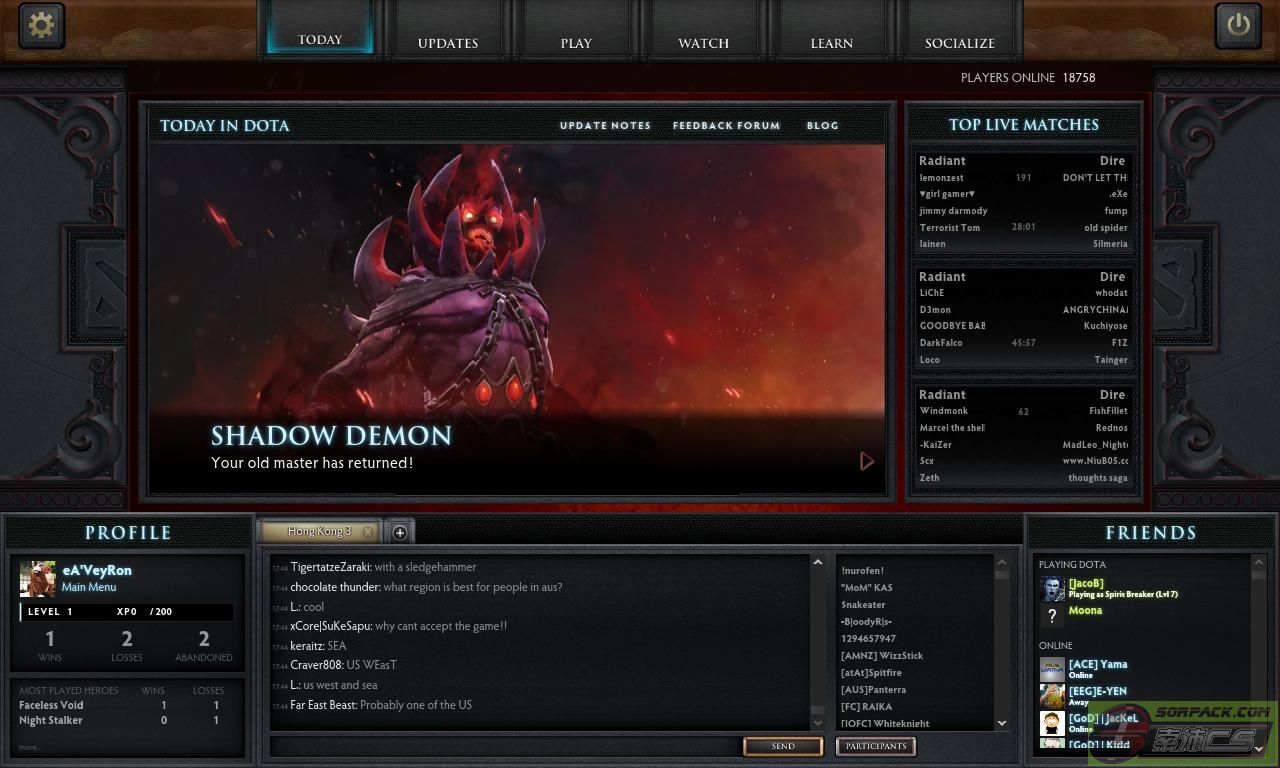
Task: Open the eA'VeyRon profile avatar
Action: pyautogui.click(x=38, y=578)
